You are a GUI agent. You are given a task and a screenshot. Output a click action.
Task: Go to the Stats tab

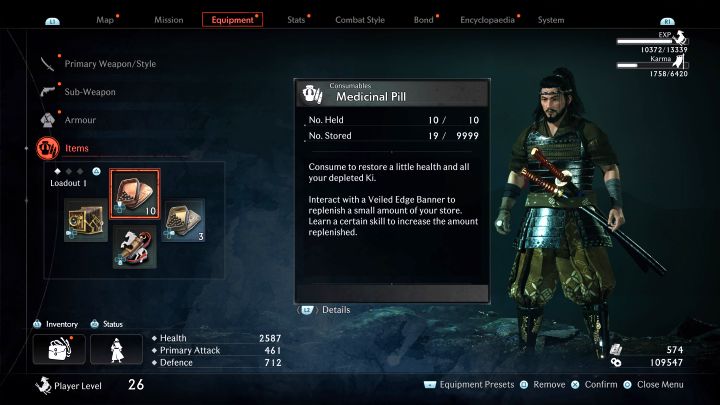pos(296,20)
